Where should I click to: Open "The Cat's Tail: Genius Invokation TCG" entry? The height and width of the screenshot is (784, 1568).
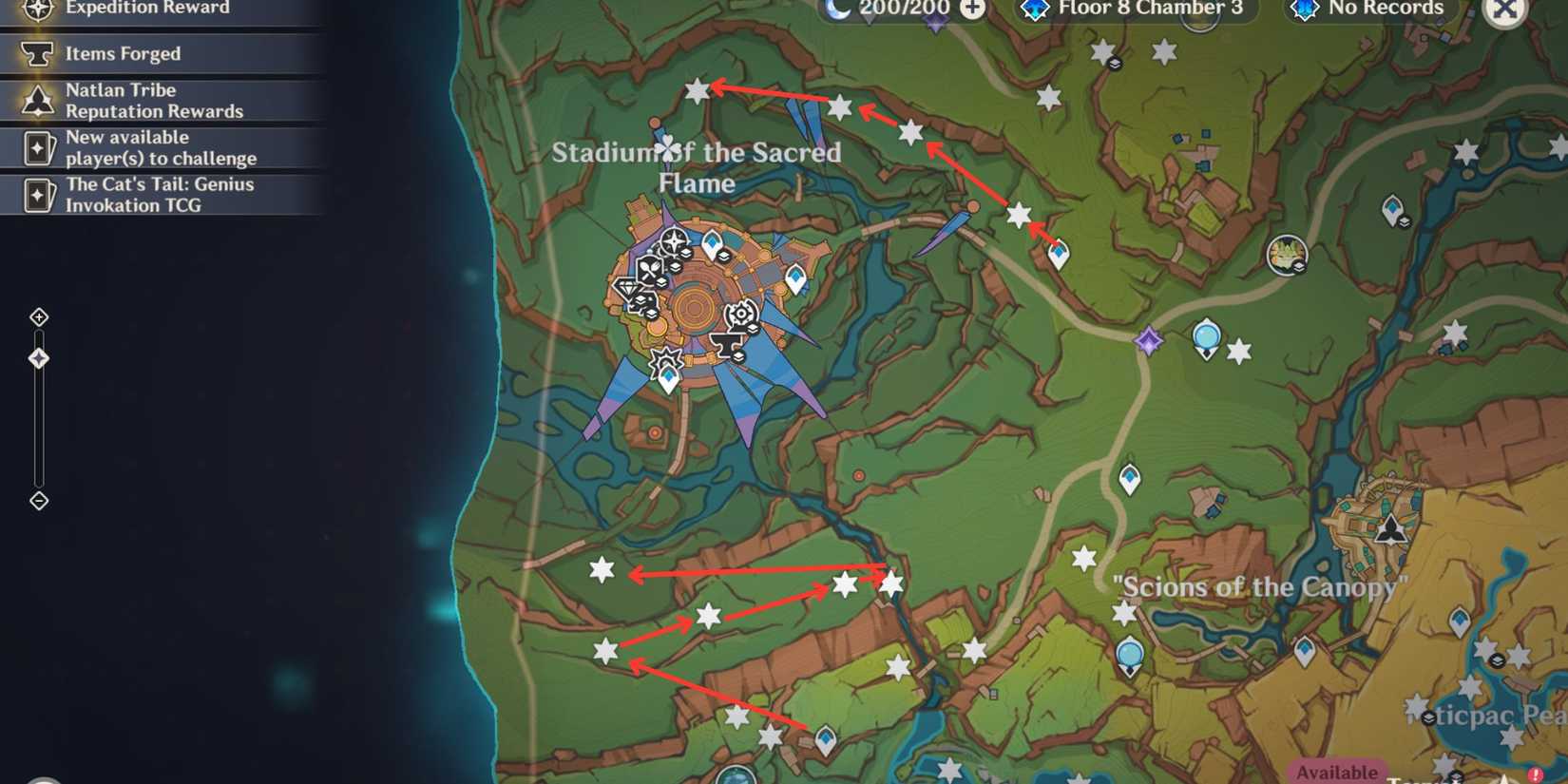159,195
